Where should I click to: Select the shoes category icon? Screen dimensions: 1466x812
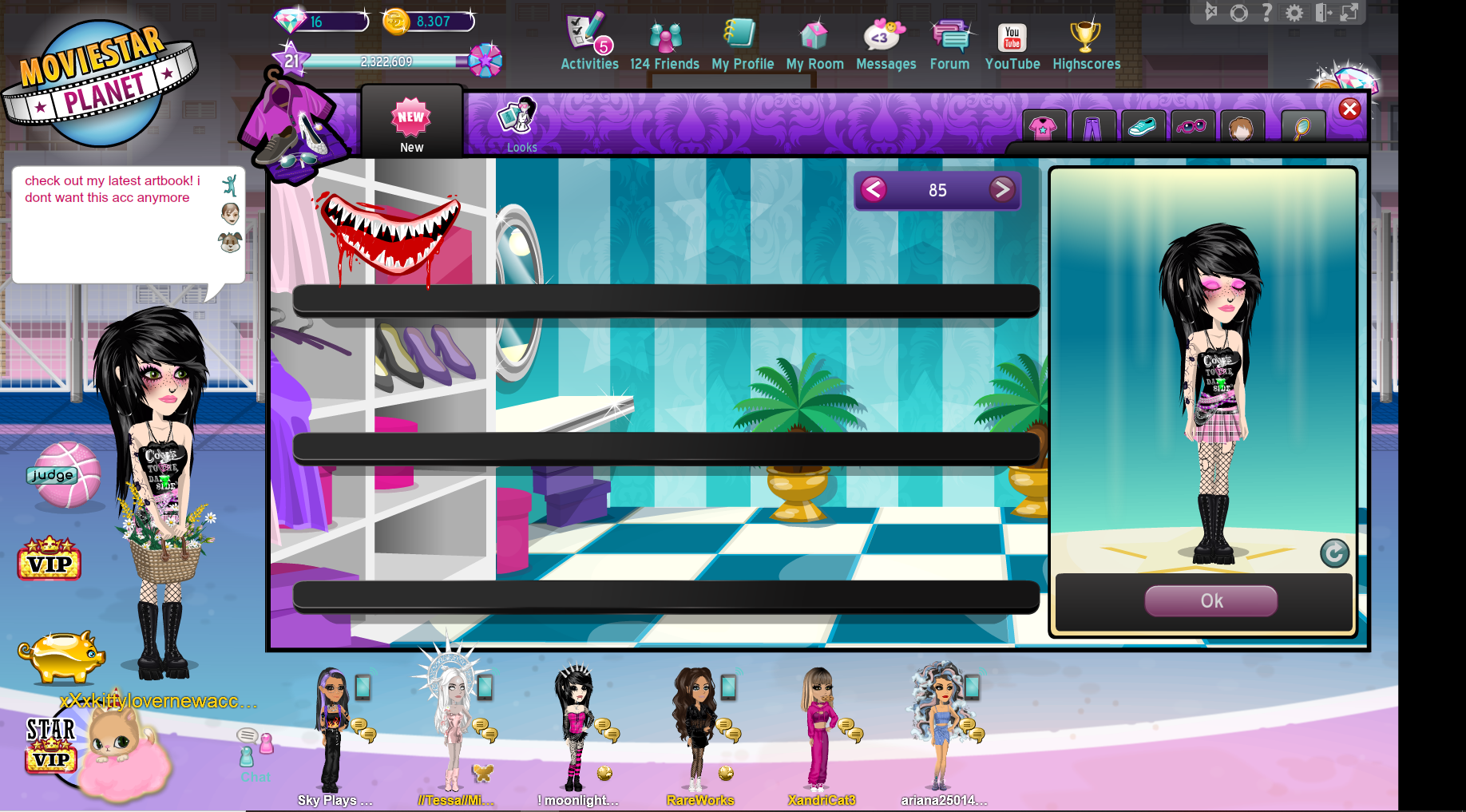point(1143,126)
